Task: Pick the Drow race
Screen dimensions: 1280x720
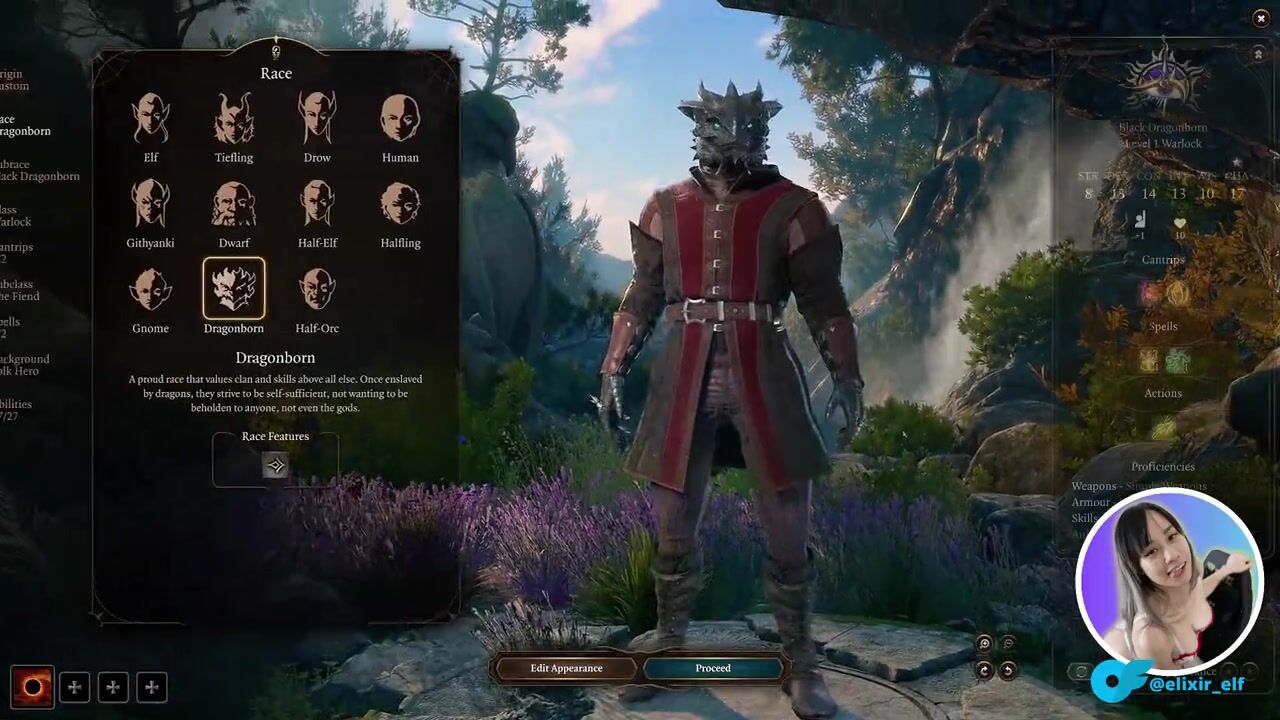Action: click(x=317, y=119)
